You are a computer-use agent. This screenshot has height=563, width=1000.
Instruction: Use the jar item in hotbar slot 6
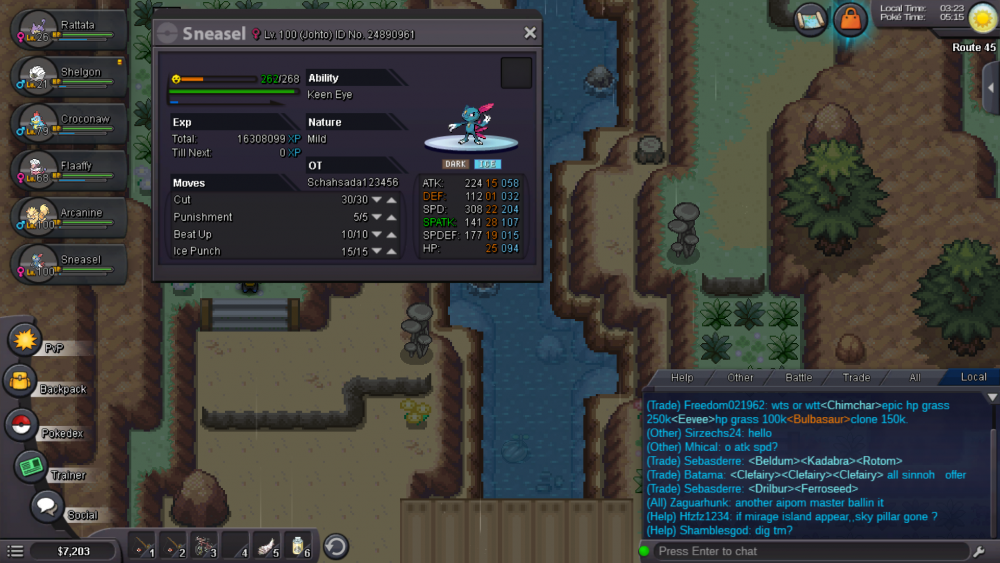click(x=298, y=546)
